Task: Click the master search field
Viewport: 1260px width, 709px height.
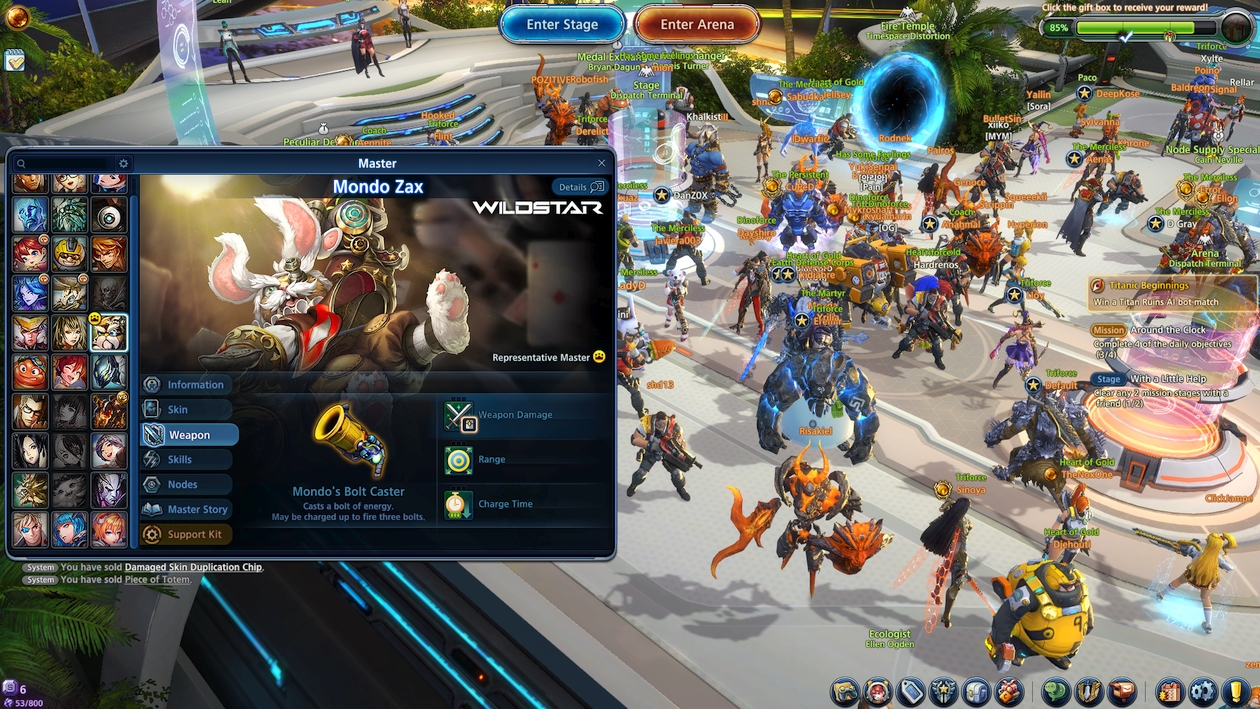Action: click(65, 163)
